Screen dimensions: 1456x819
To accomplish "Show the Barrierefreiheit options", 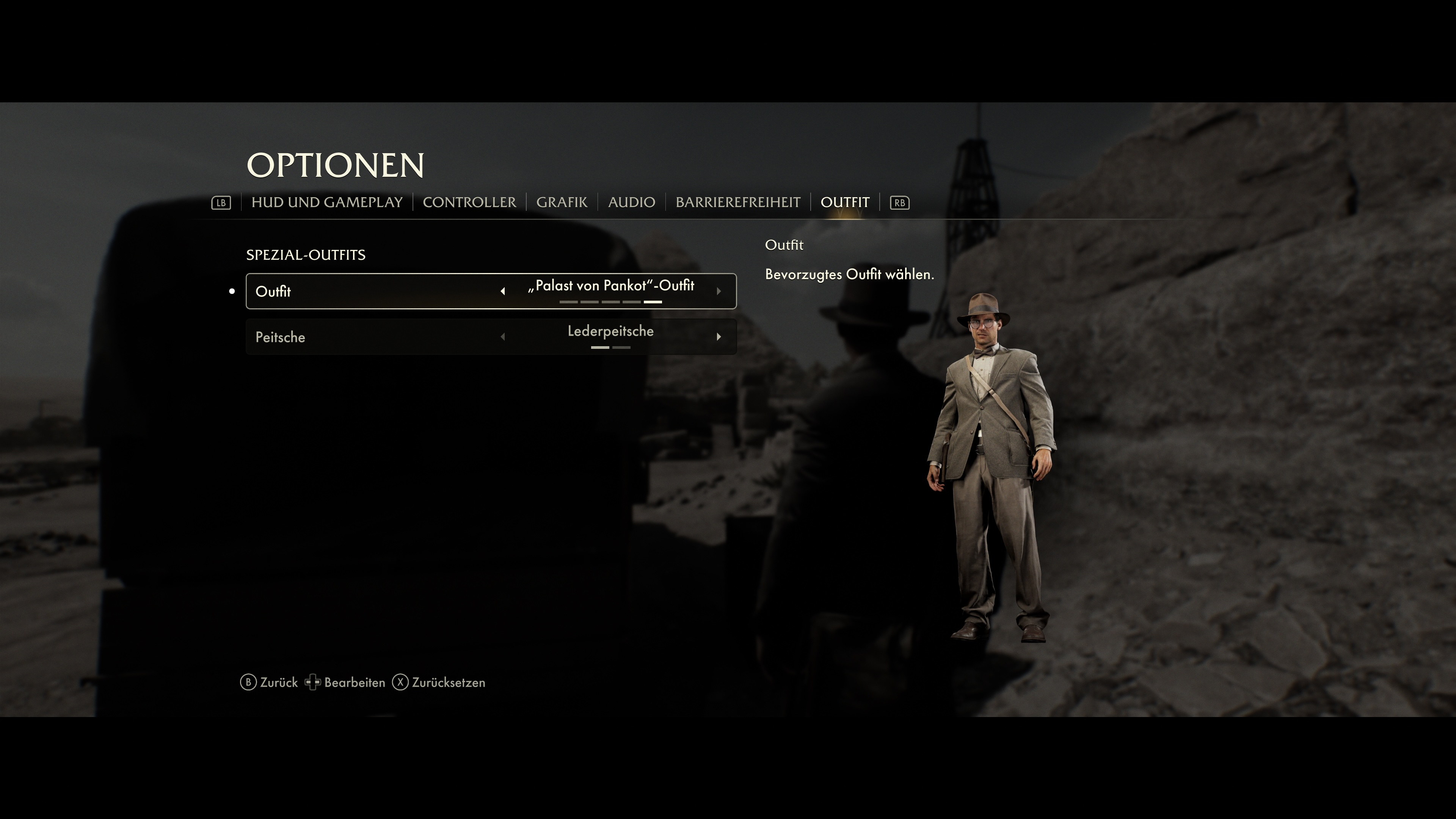I will pyautogui.click(x=737, y=202).
